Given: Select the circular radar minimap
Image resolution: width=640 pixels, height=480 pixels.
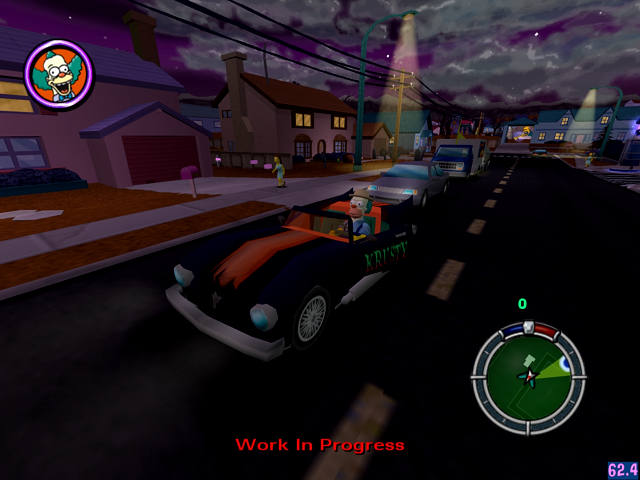Looking at the screenshot, I should [528, 375].
